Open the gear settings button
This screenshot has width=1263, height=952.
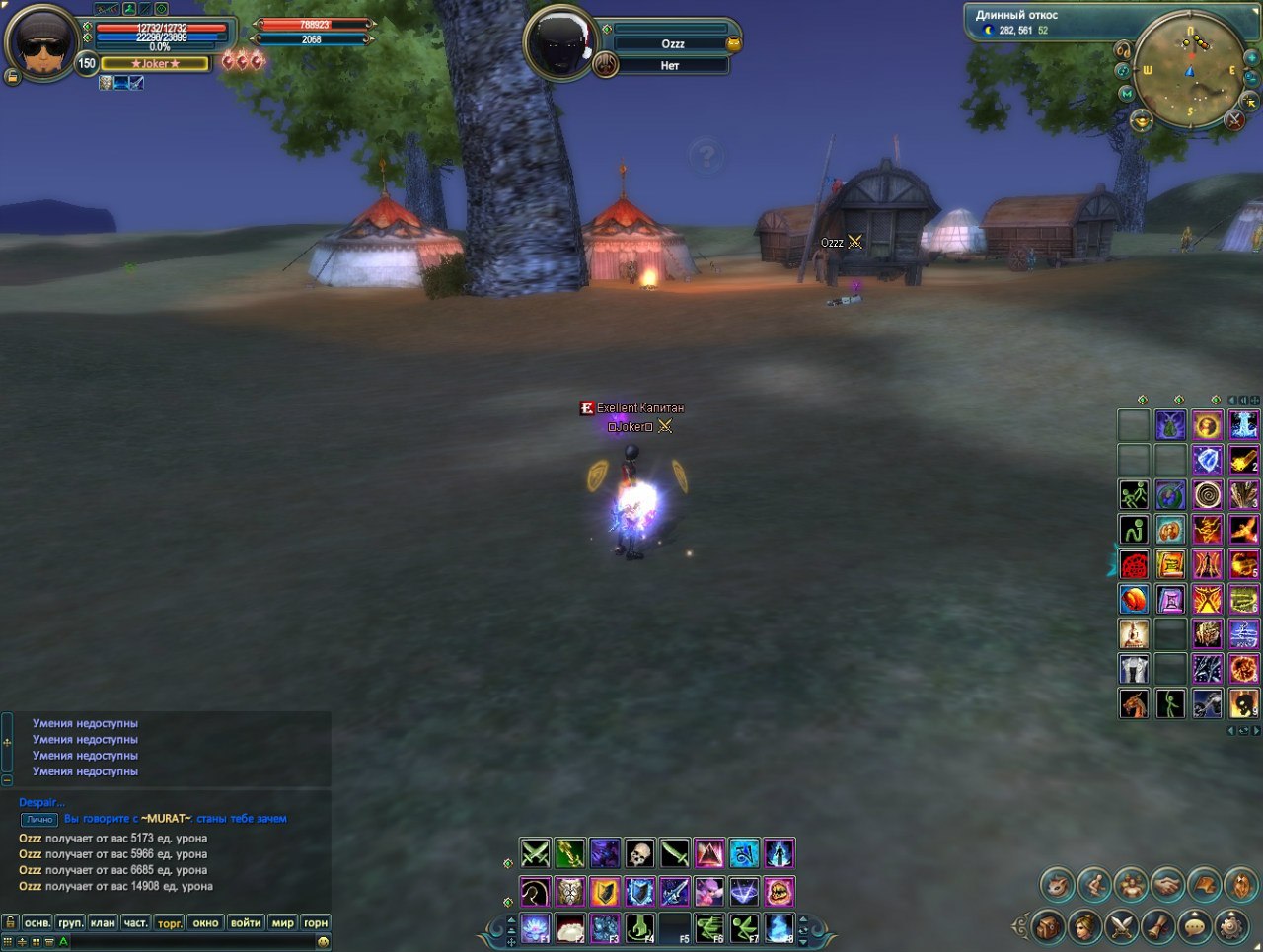[x=1231, y=926]
